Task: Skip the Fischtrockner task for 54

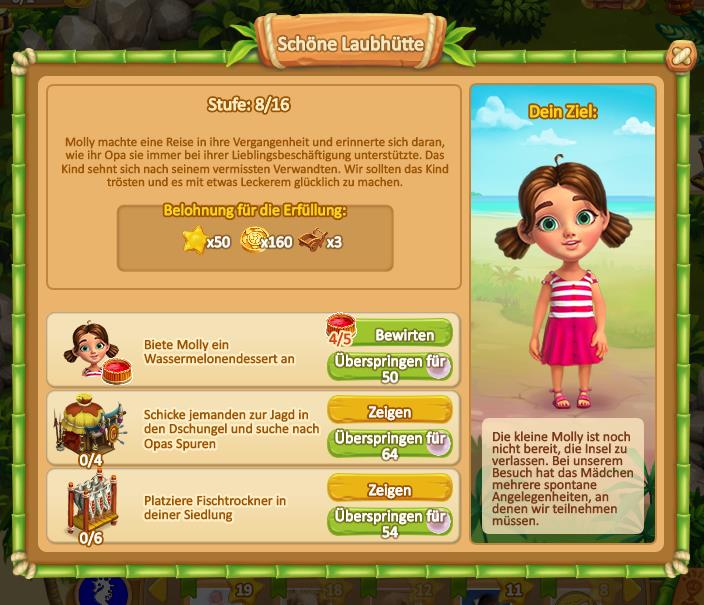Action: [389, 523]
